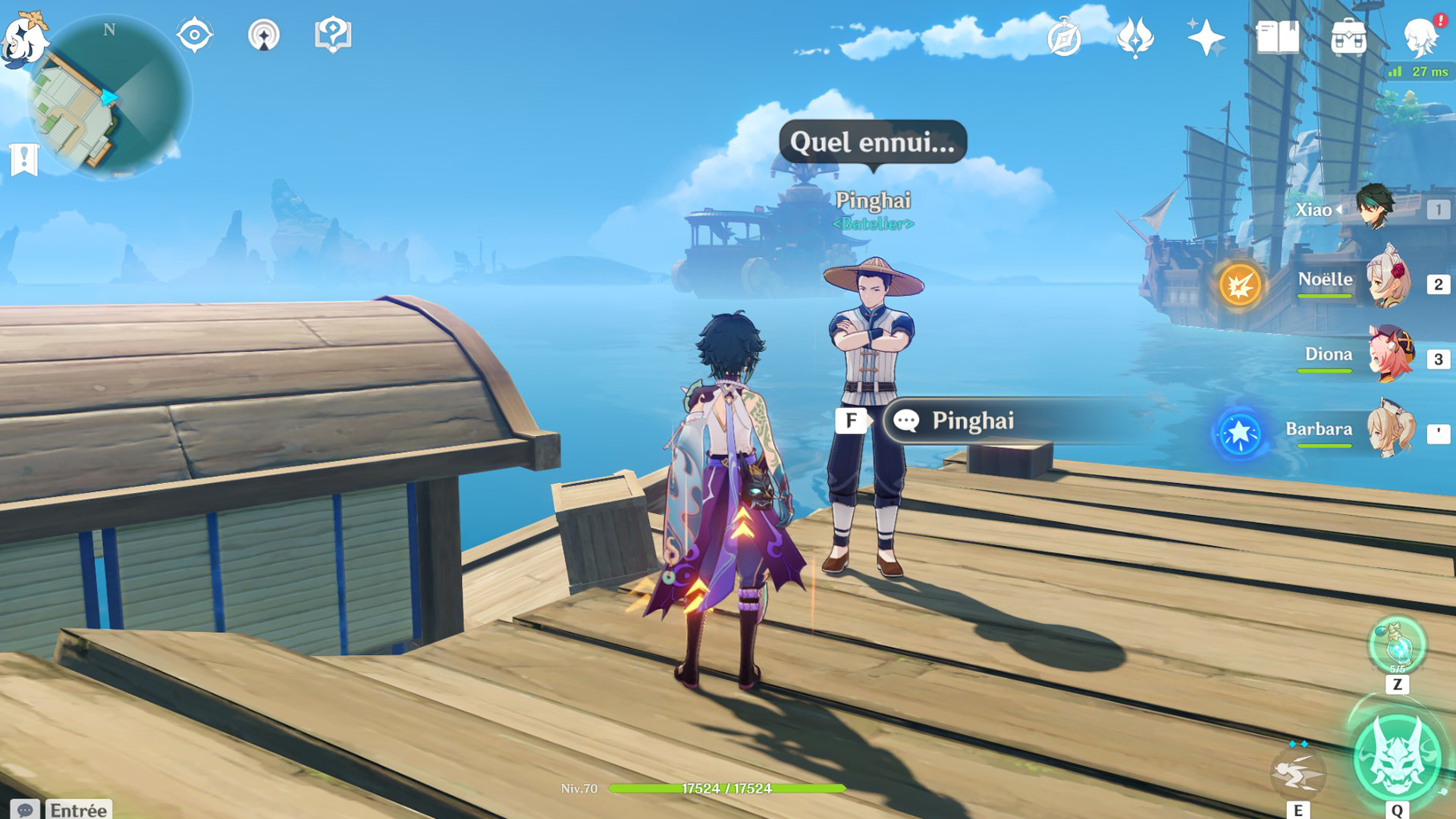Screen dimensions: 1456x819
Task: Trigger the sprint icon near E
Action: (1301, 773)
